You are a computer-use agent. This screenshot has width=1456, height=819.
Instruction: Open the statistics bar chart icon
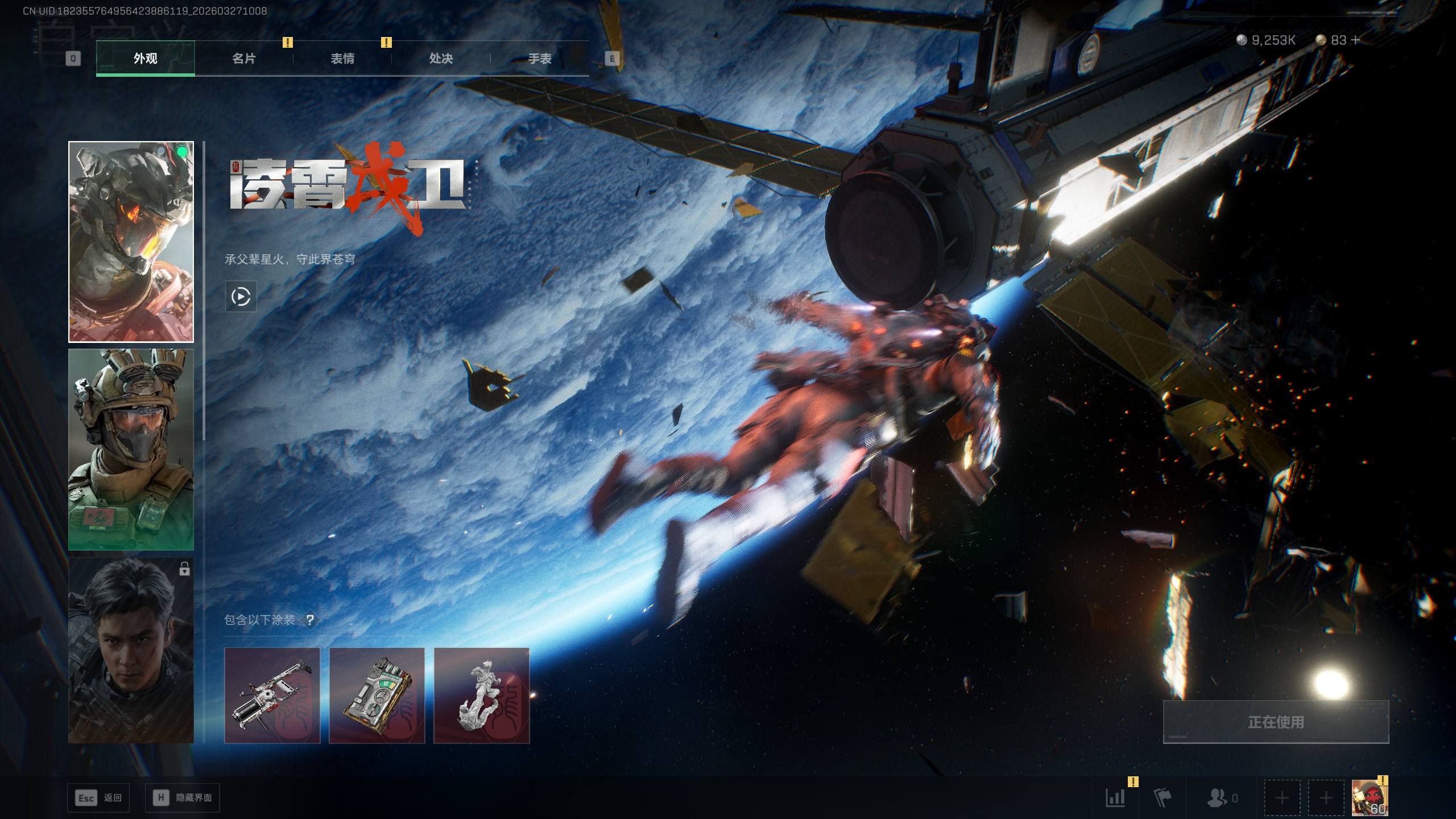pyautogui.click(x=1115, y=797)
